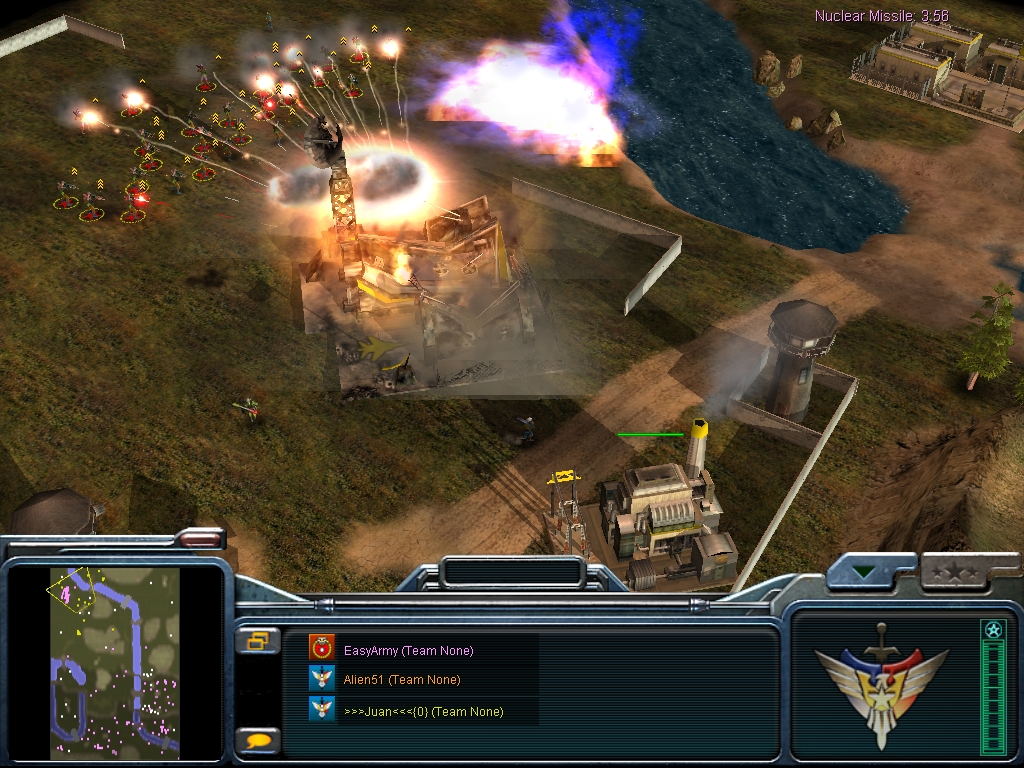1024x768 pixels.
Task: Select EasyArmy in the player list
Action: pyautogui.click(x=408, y=651)
